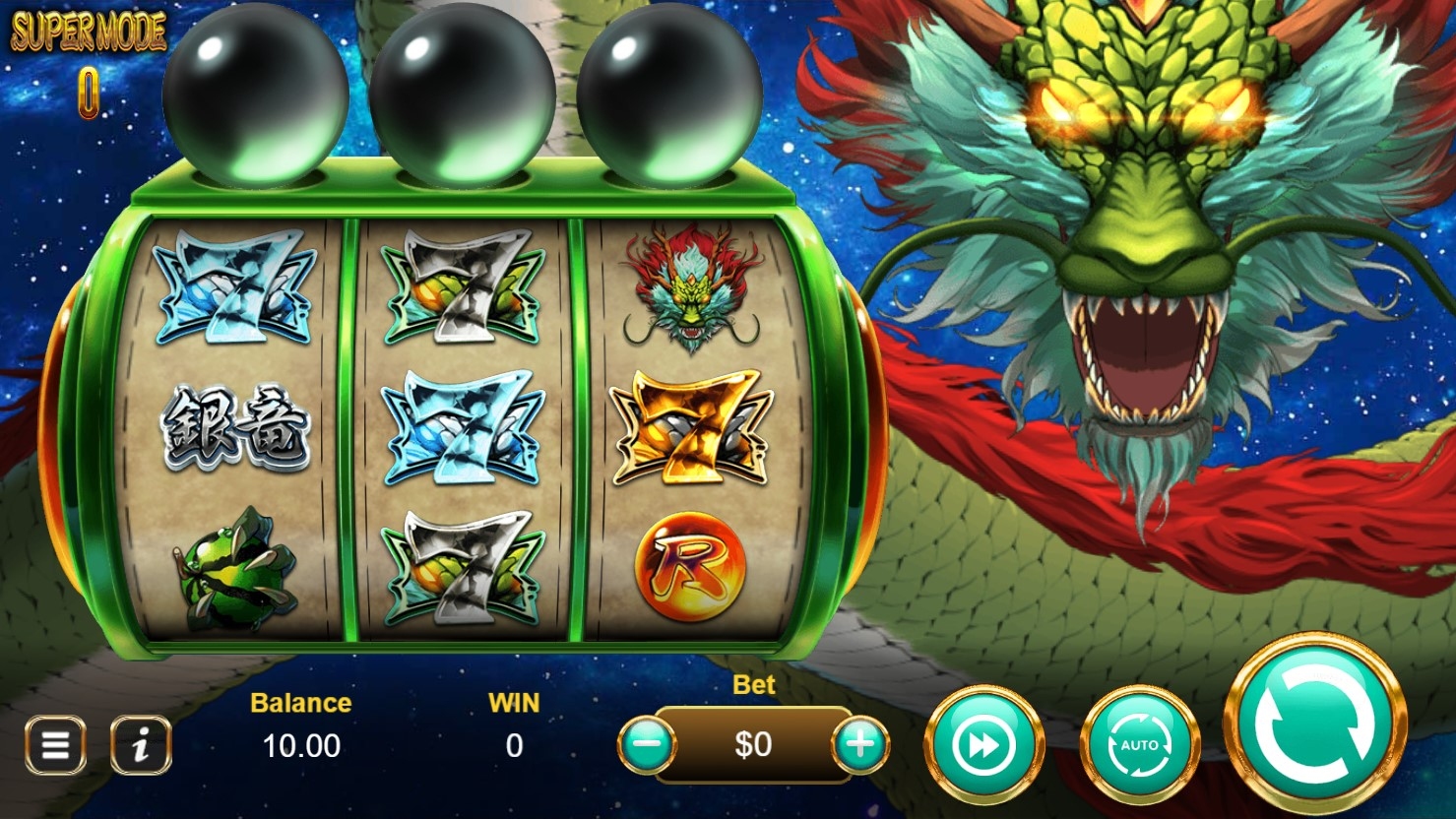Spin the reels with the large spin button
1456x819 pixels.
(x=1314, y=723)
